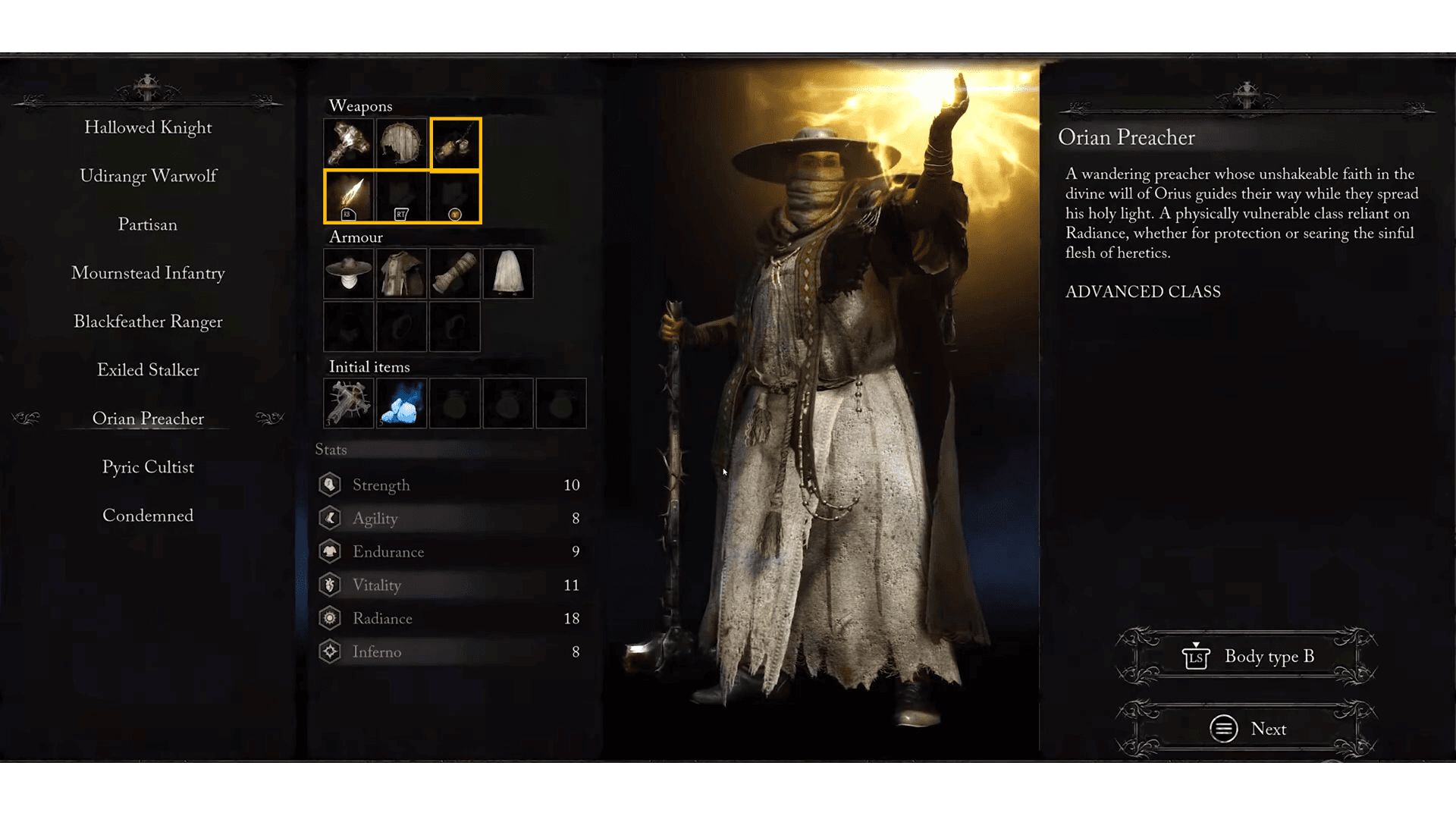Viewport: 1456px width, 819px height.
Task: Select the highlighted catalyst weapon slot
Action: tap(455, 143)
